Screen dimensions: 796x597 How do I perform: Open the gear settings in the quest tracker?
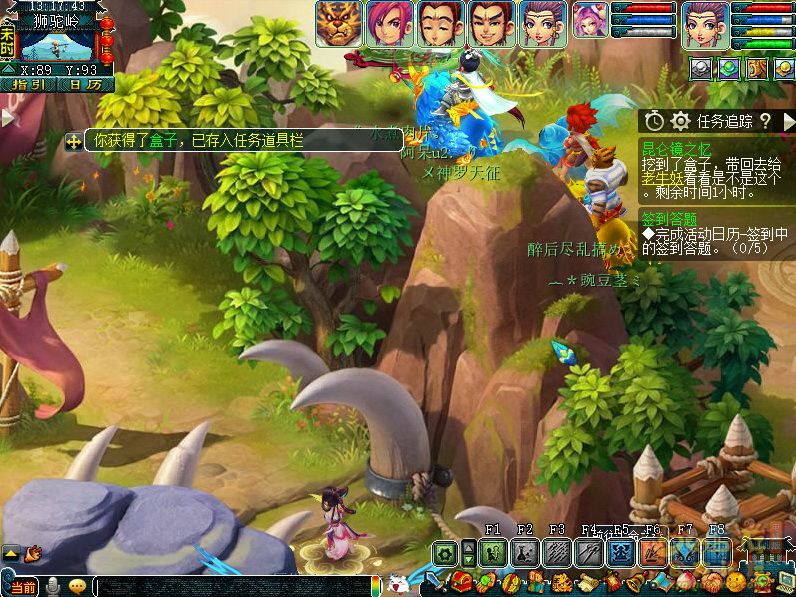pyautogui.click(x=681, y=121)
